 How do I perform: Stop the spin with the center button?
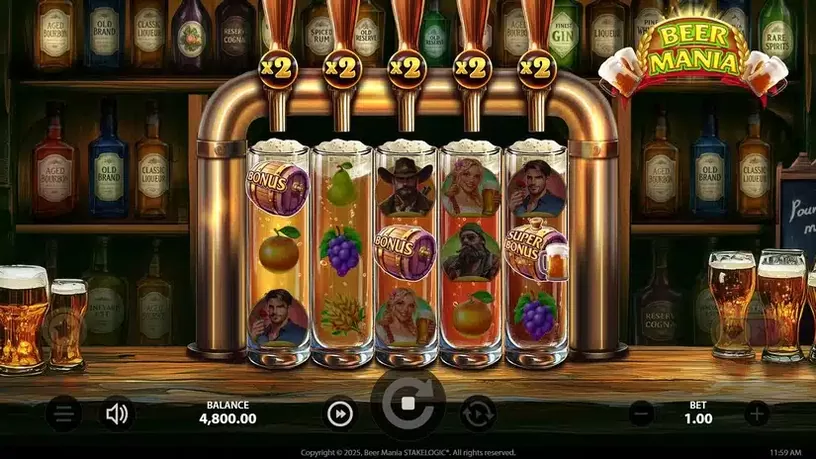click(x=408, y=406)
